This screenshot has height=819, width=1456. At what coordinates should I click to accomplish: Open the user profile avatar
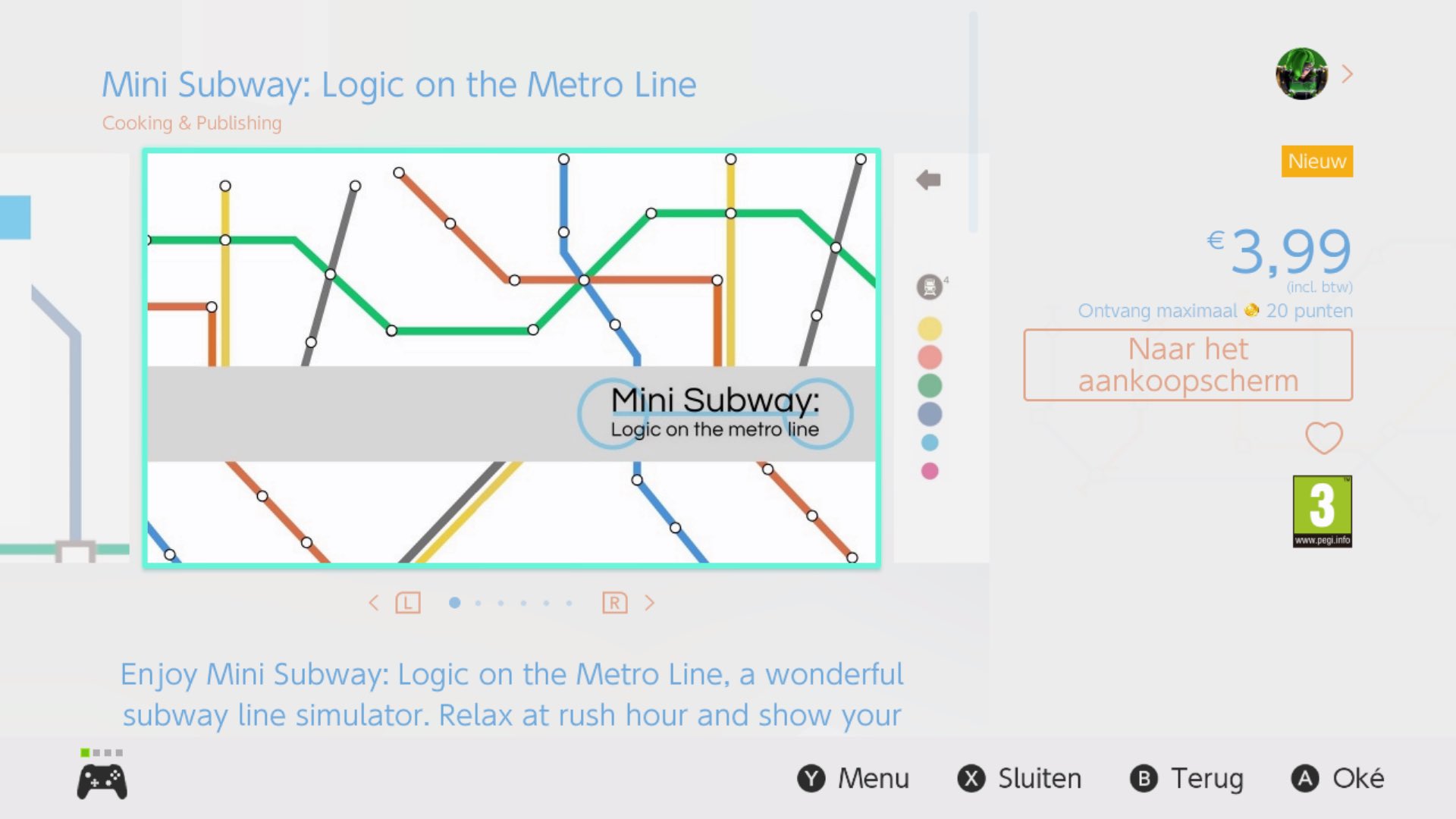(x=1301, y=74)
